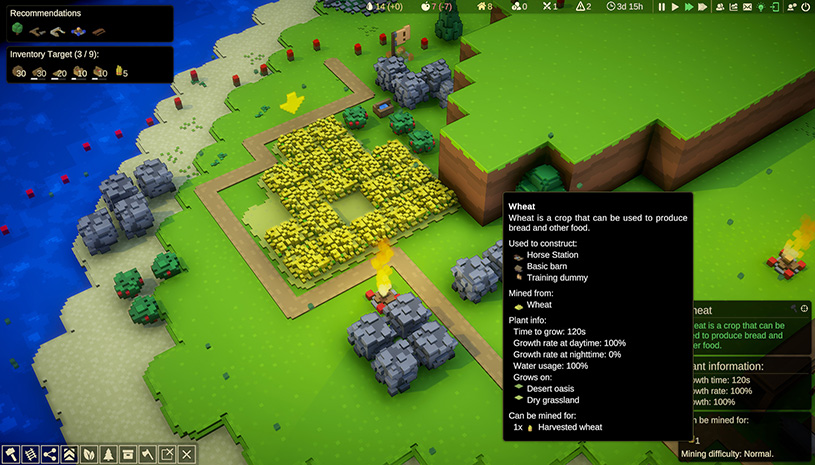Choose the leaves planting tool
This screenshot has width=815, height=465.
tap(88, 454)
